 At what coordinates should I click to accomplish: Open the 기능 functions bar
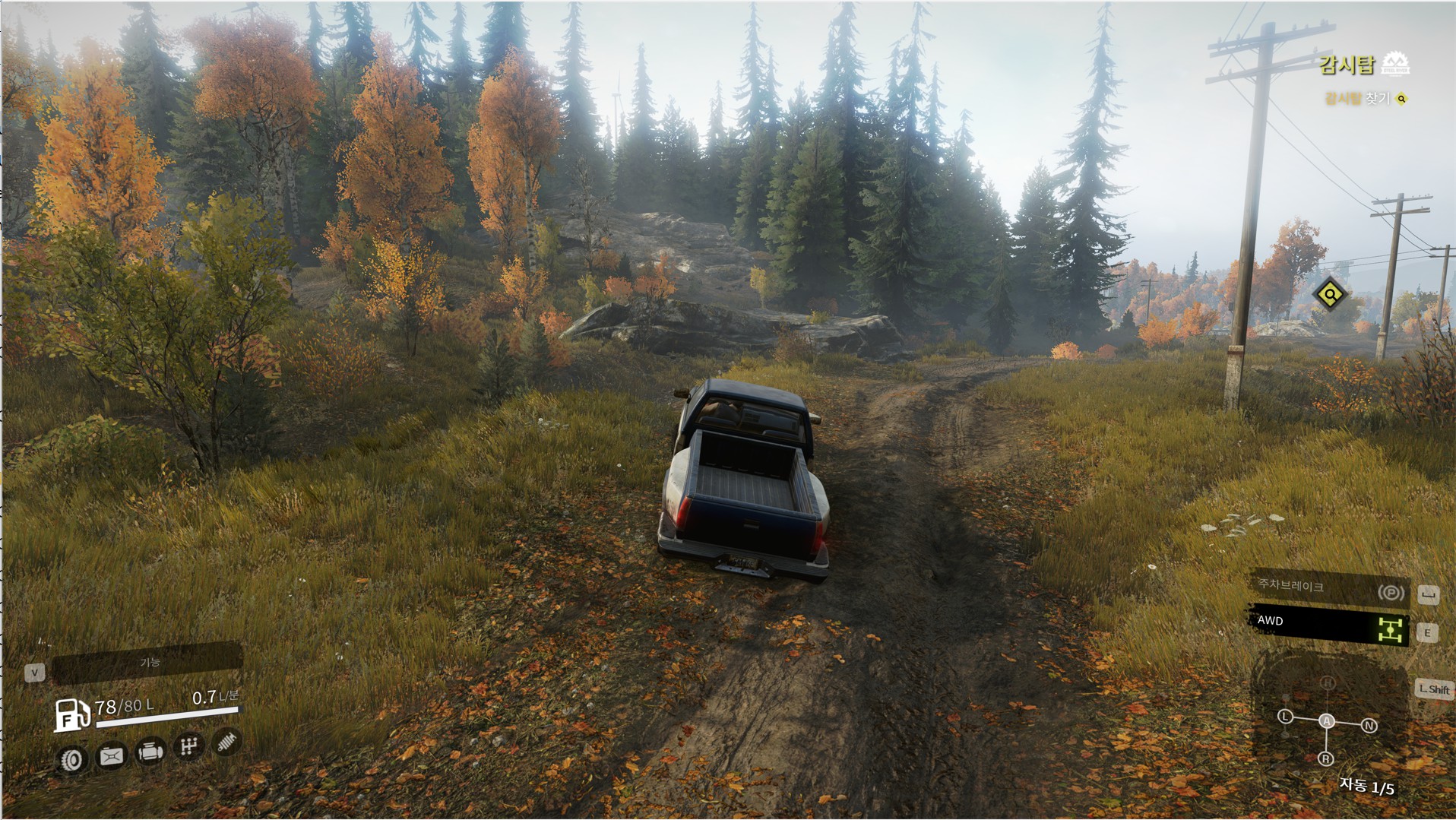[x=148, y=663]
